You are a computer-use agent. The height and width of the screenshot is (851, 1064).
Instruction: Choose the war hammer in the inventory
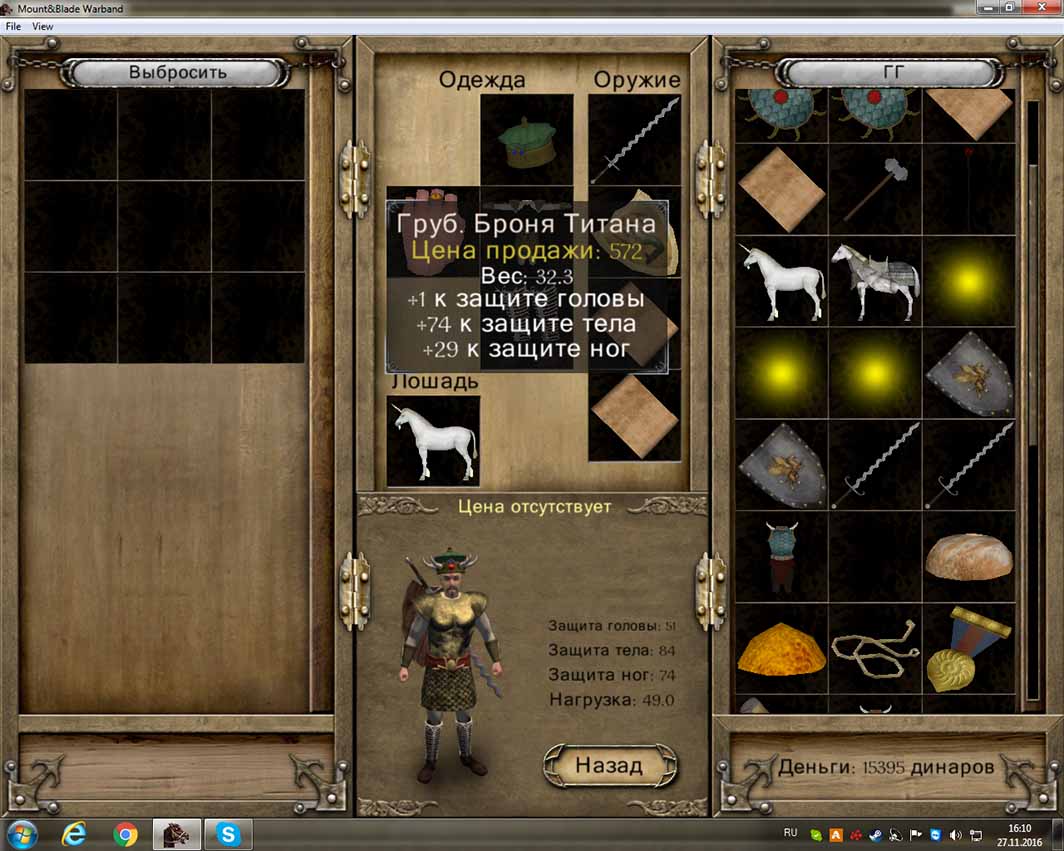pyautogui.click(x=875, y=190)
